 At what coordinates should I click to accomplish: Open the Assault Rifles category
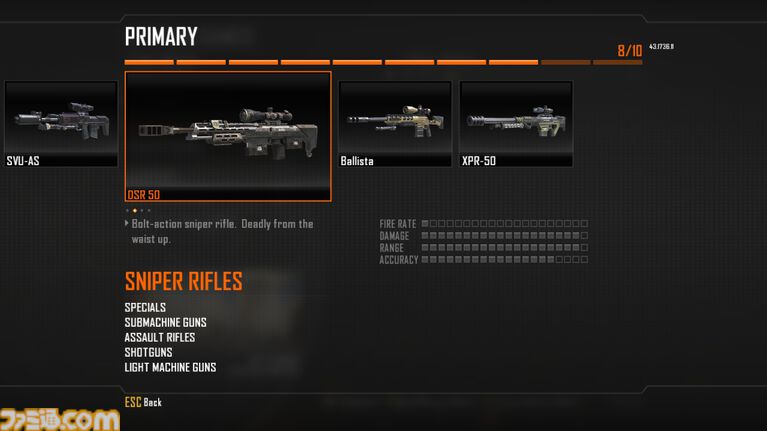[160, 337]
